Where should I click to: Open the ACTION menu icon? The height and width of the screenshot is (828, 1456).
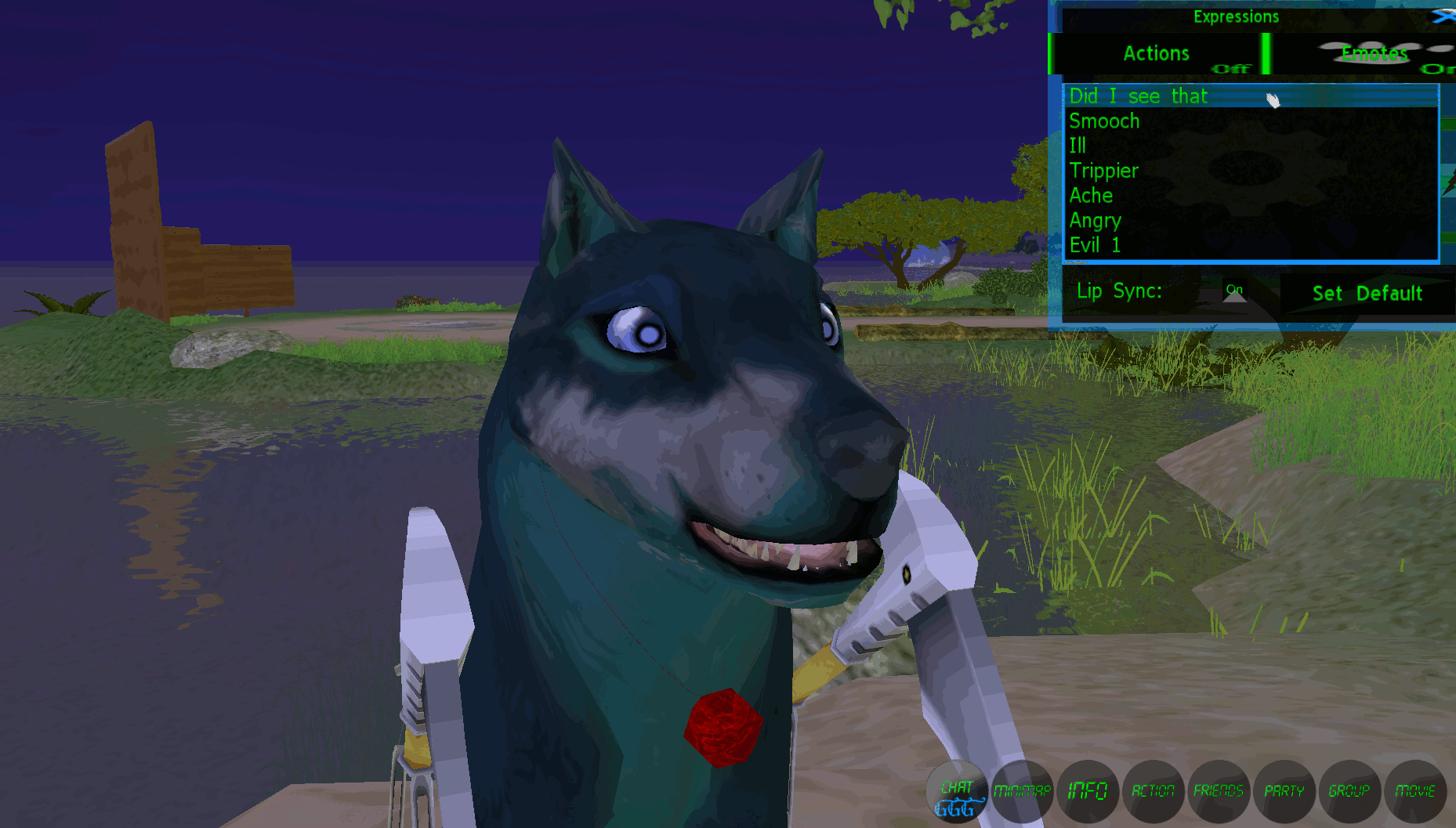(1154, 792)
